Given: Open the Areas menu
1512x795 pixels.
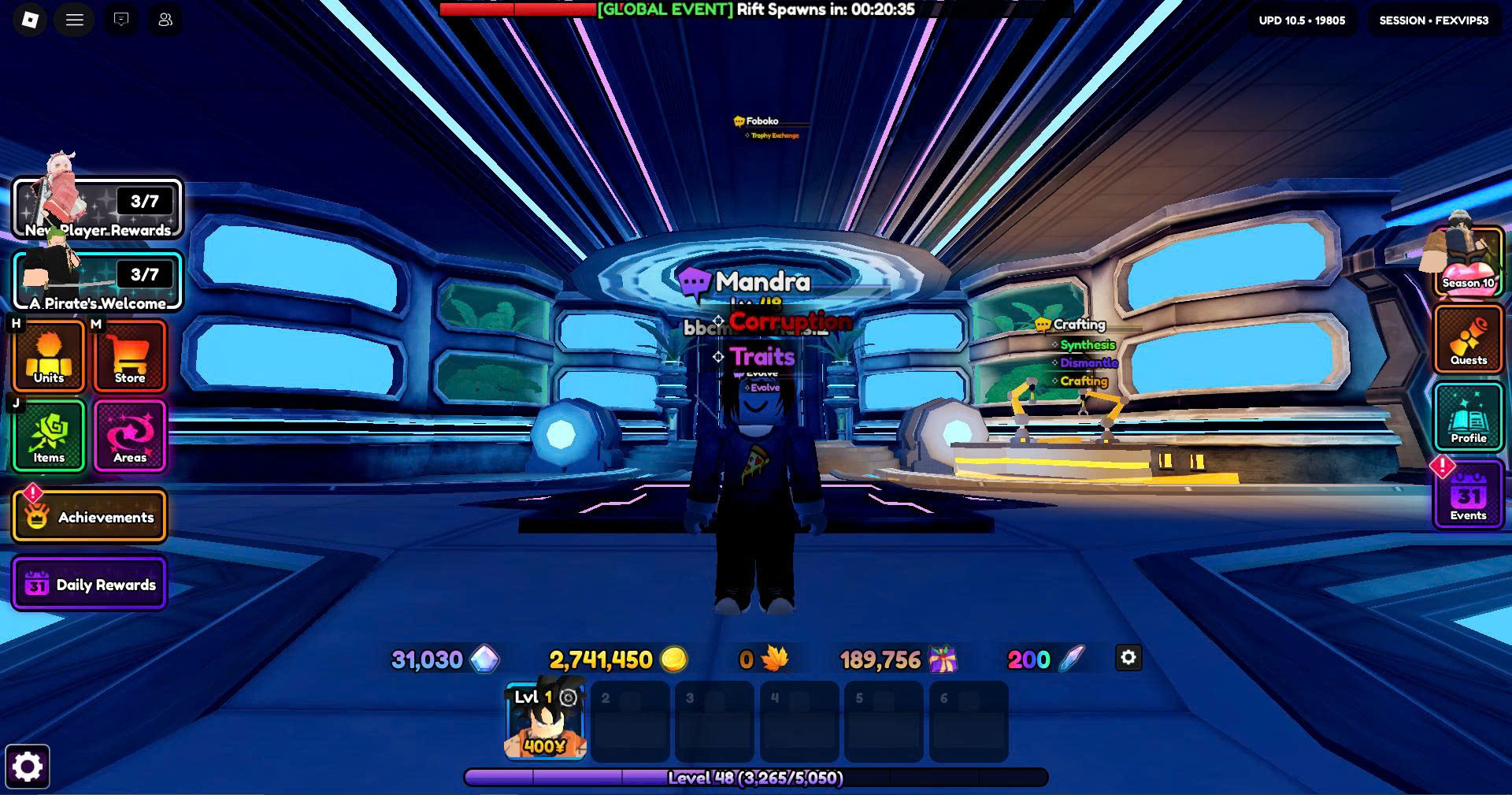Looking at the screenshot, I should pyautogui.click(x=130, y=436).
